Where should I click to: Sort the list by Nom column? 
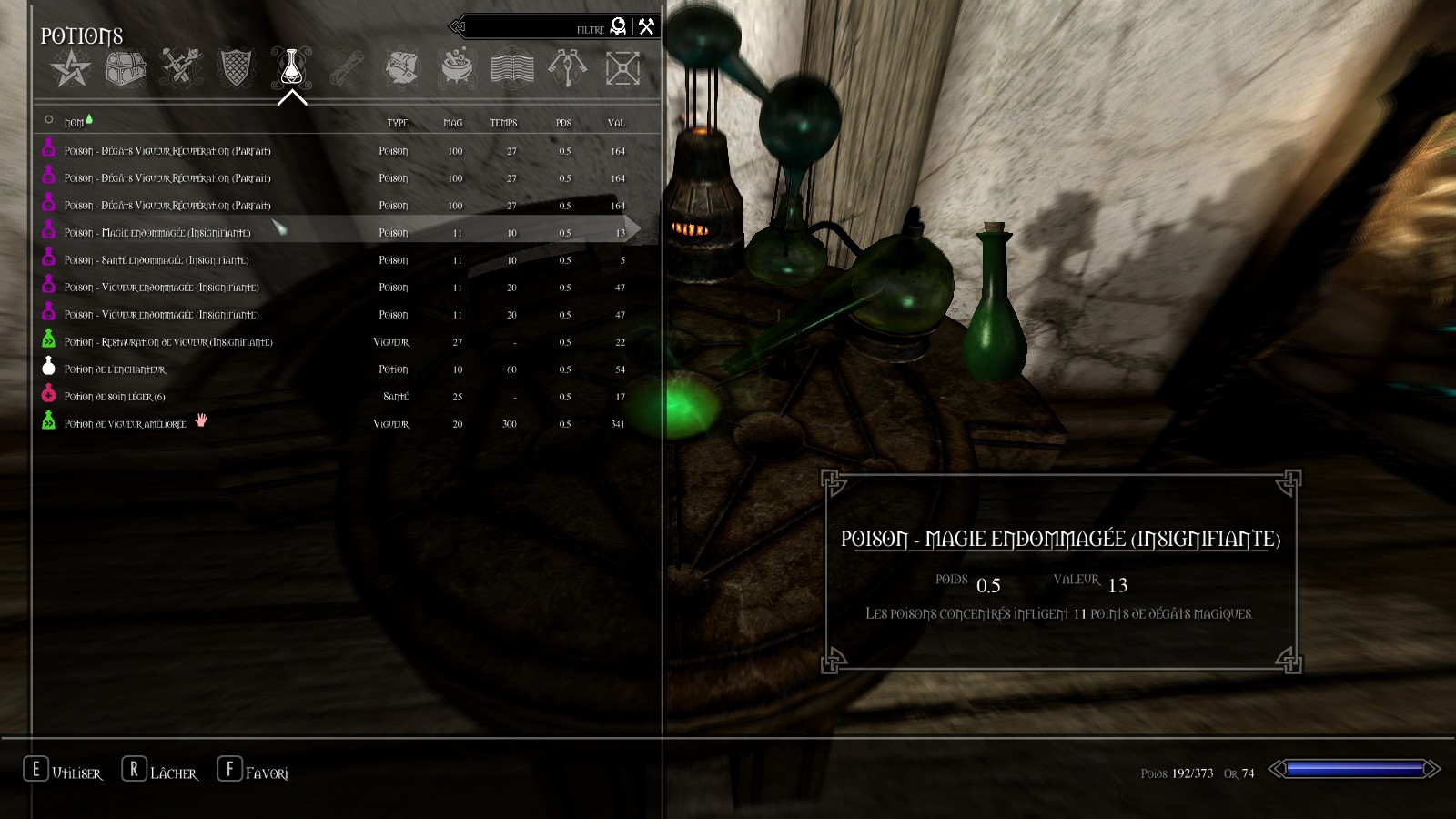click(74, 123)
